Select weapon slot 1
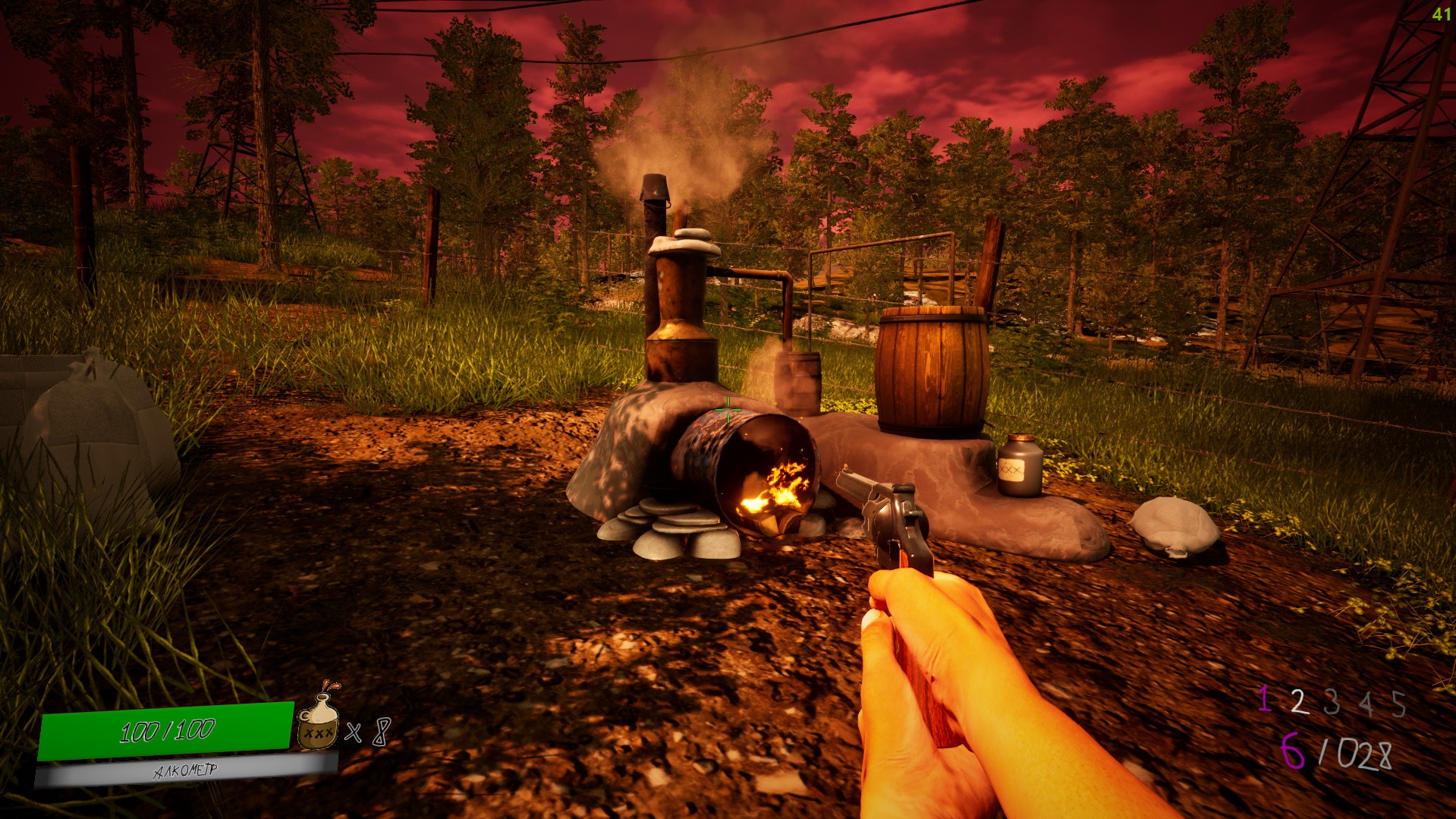 click(1264, 699)
